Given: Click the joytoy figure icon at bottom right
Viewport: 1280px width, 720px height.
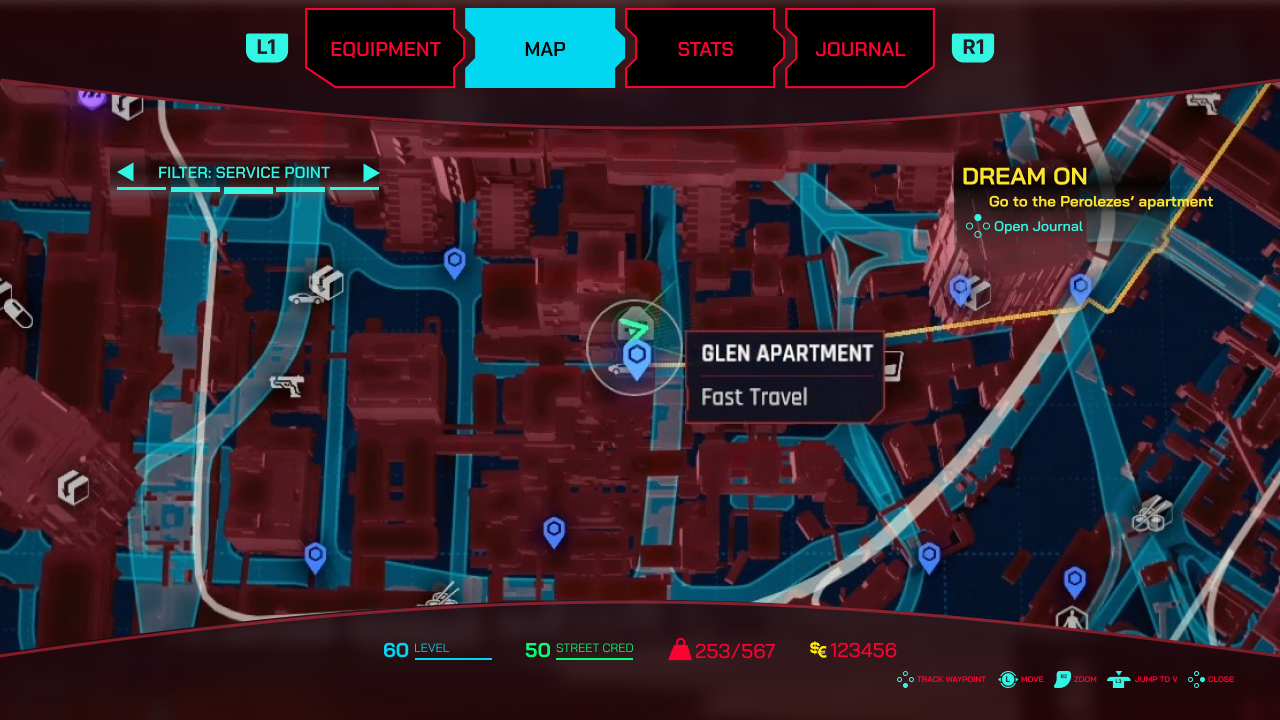Looking at the screenshot, I should coord(1071,617).
